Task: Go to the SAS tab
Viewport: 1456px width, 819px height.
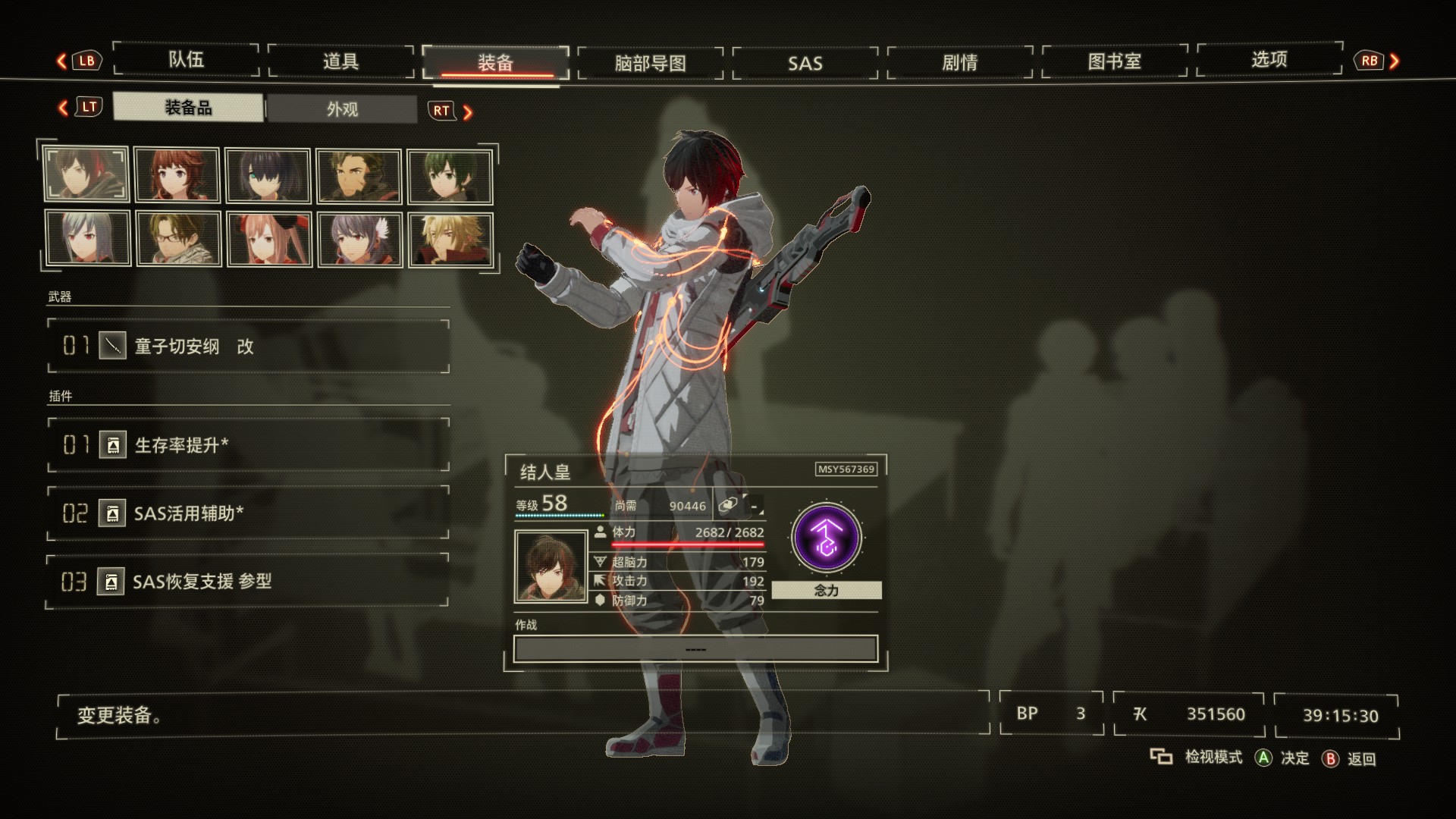Action: coord(805,63)
